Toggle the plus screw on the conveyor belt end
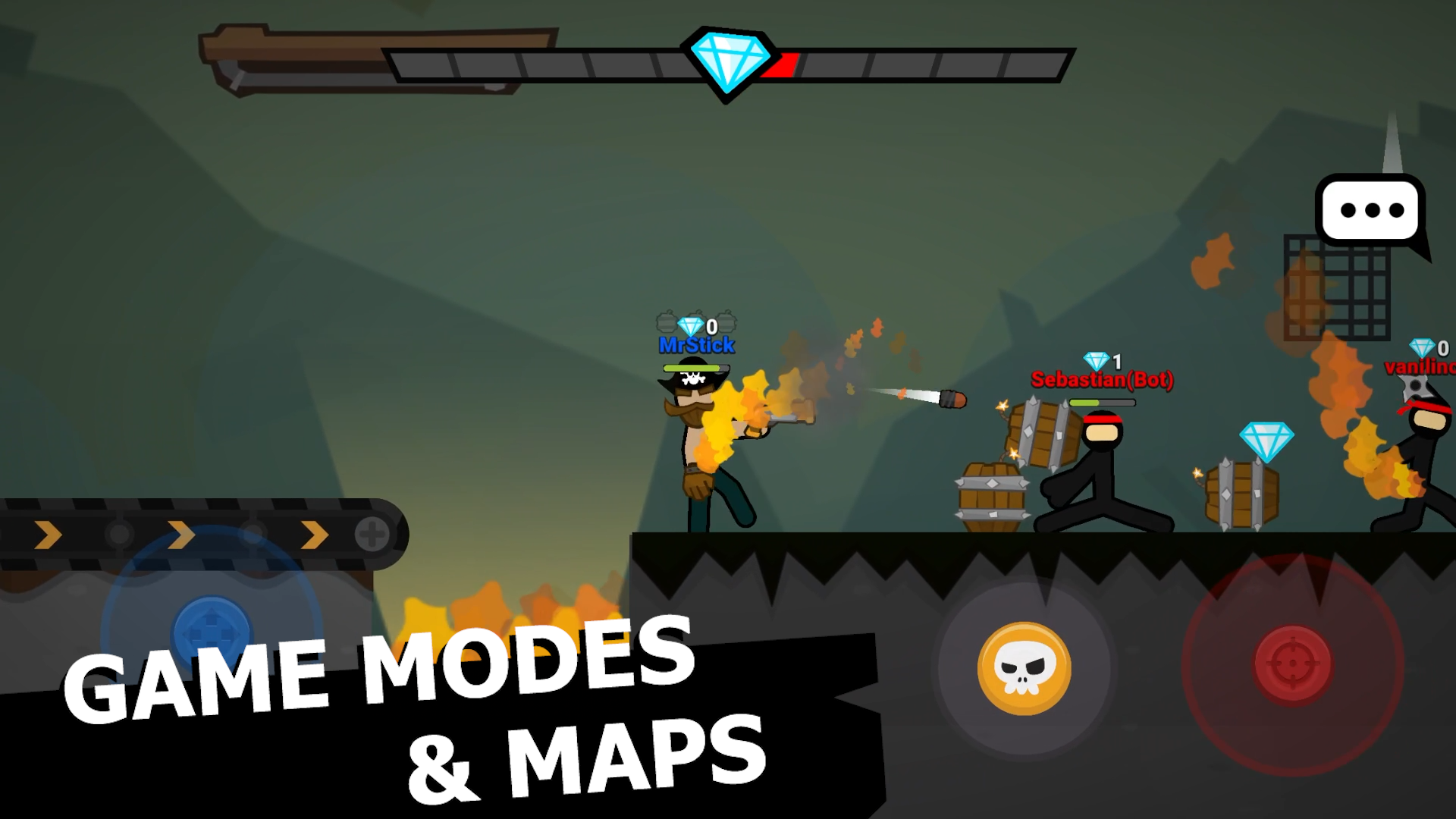Screen dimensions: 1456x819 point(372,534)
